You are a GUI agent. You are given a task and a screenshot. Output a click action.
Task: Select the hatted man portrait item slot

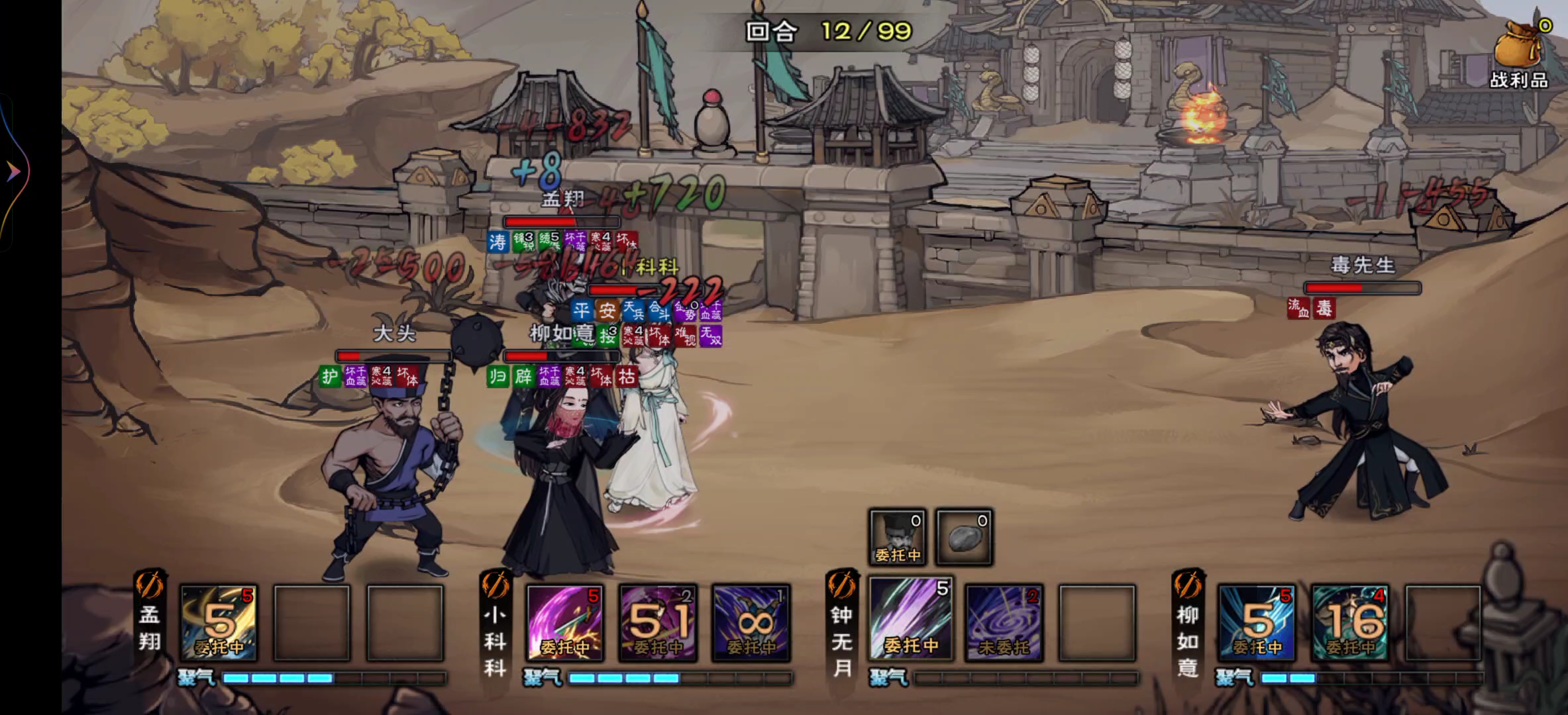(898, 537)
